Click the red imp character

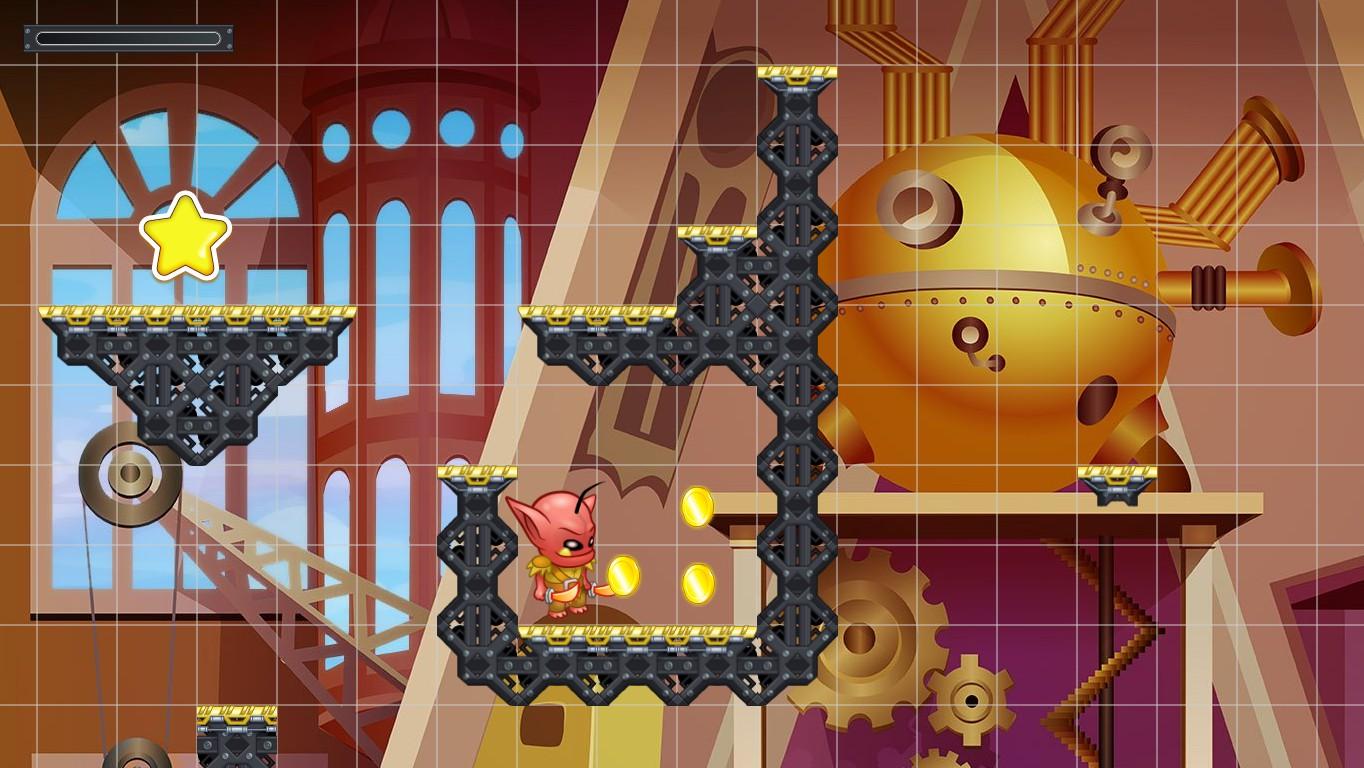point(560,550)
